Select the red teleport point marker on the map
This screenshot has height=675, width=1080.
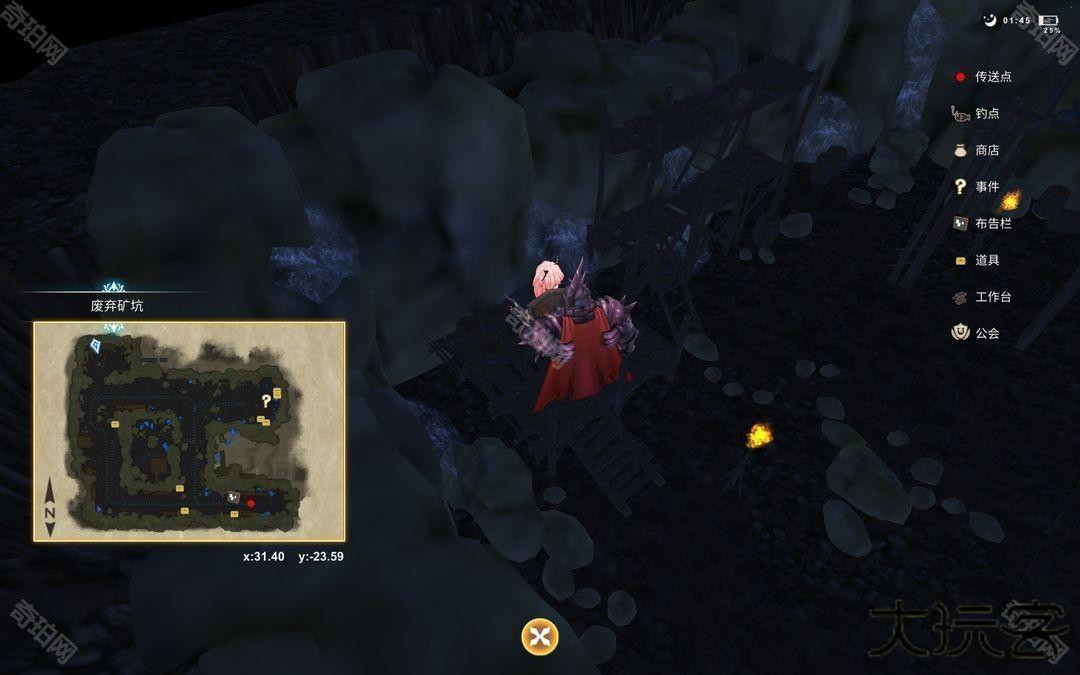(251, 503)
